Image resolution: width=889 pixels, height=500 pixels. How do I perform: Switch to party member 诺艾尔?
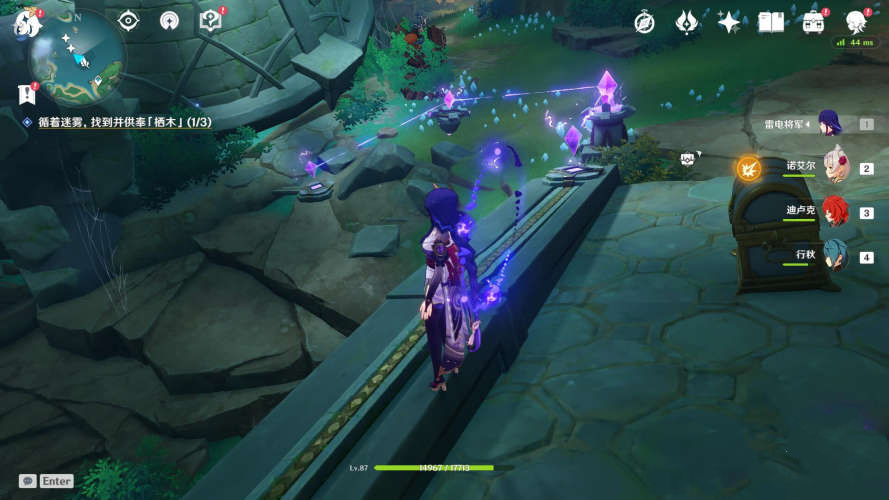(x=834, y=168)
